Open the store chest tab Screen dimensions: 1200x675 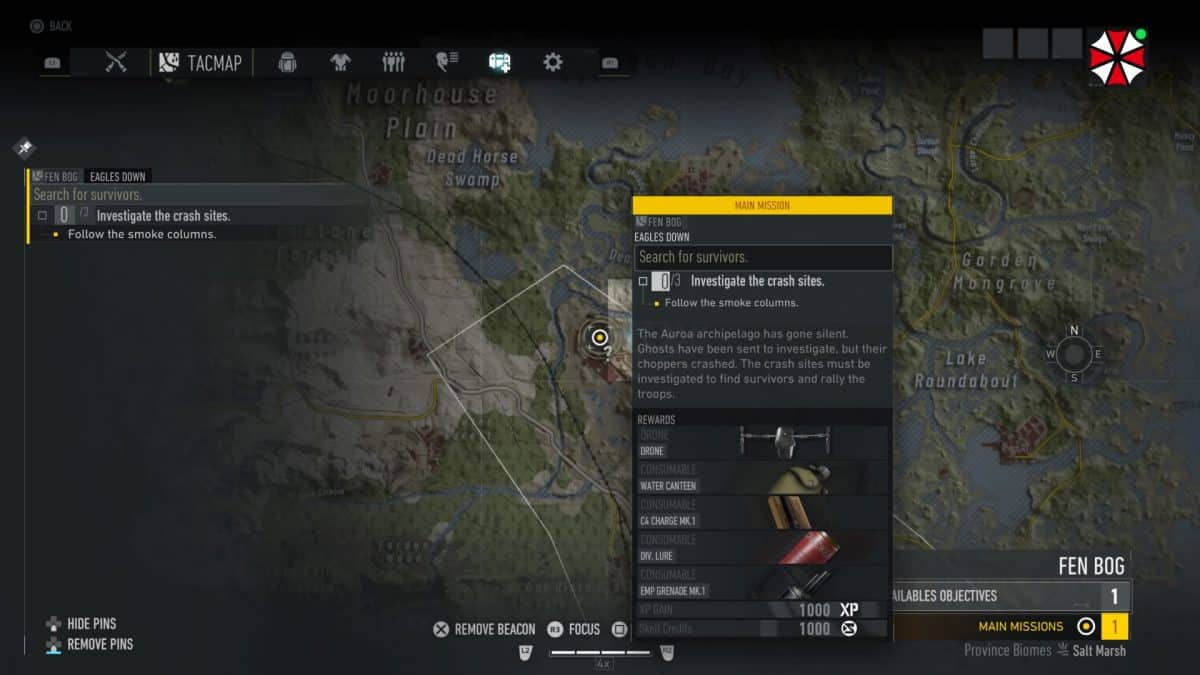coord(499,63)
